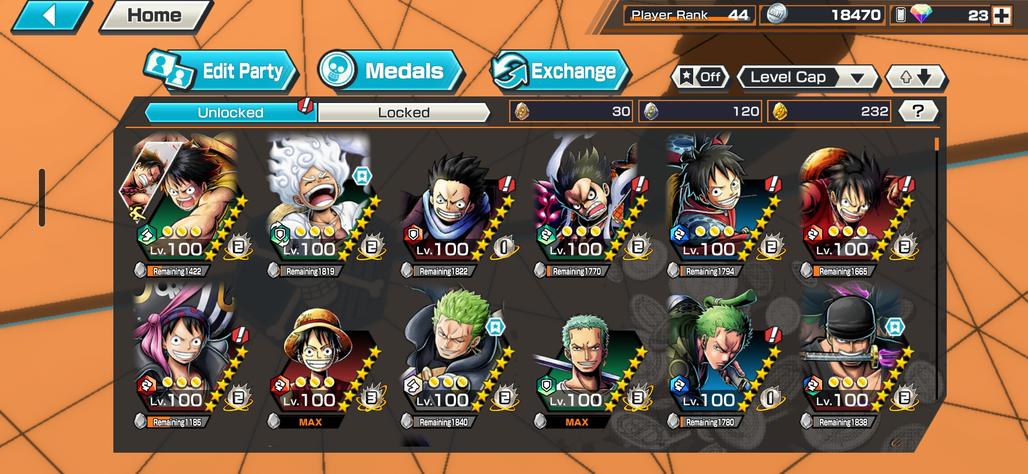
Task: Toggle the favorites star Off filter
Action: tap(699, 77)
